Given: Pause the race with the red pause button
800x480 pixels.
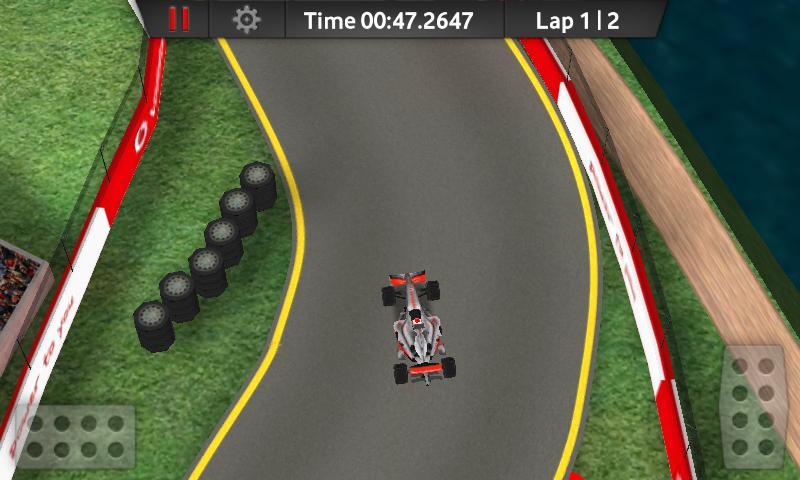Looking at the screenshot, I should 180,19.
